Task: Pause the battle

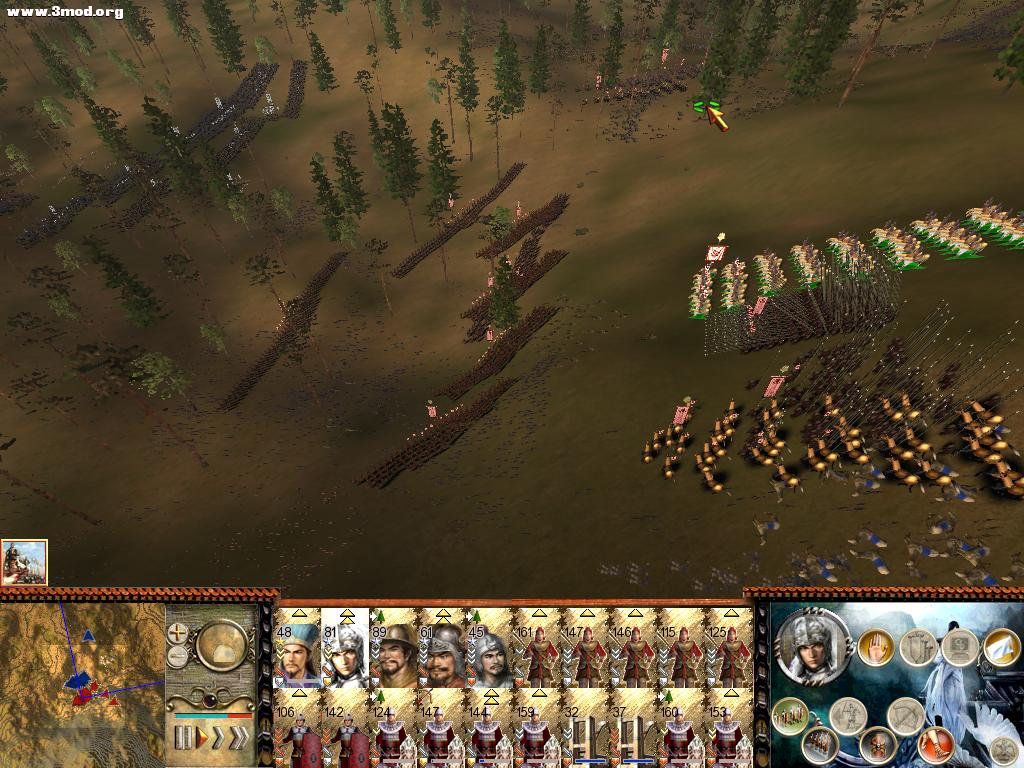Action: 183,738
